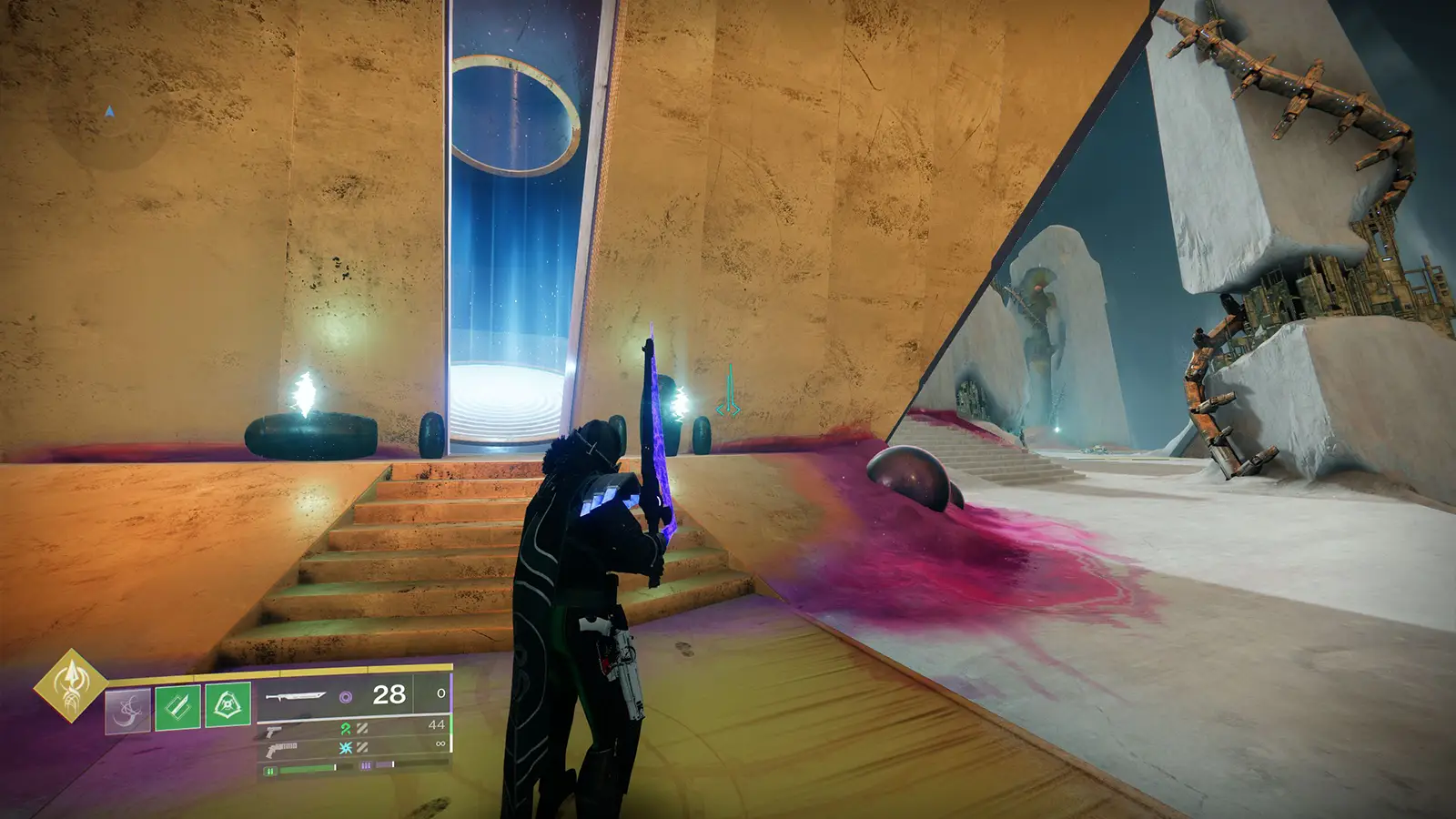Toggle the striped mod icon next to Strand symbol
The width and height of the screenshot is (1456, 819).
tap(363, 729)
